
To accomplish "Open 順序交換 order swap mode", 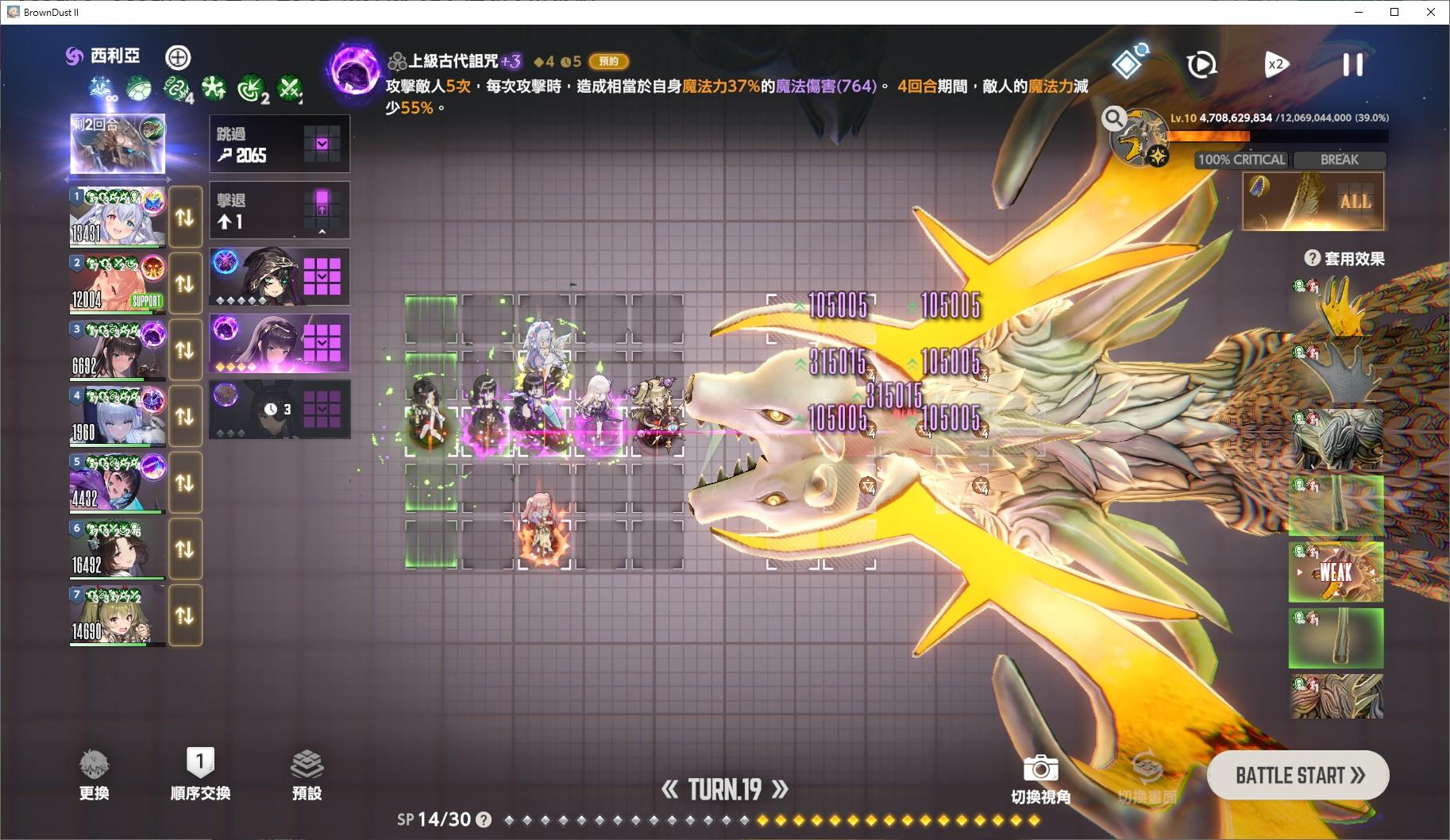I will point(201,774).
